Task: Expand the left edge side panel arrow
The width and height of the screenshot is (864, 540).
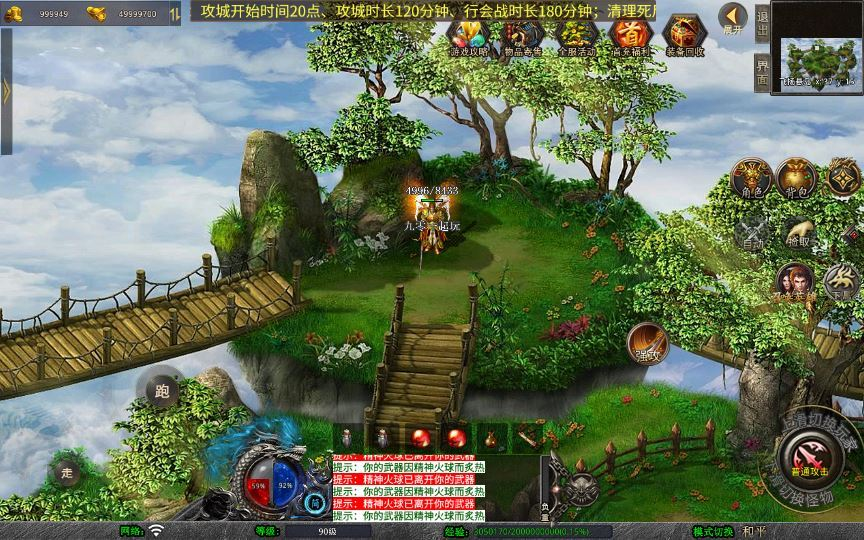Action: pyautogui.click(x=6, y=91)
